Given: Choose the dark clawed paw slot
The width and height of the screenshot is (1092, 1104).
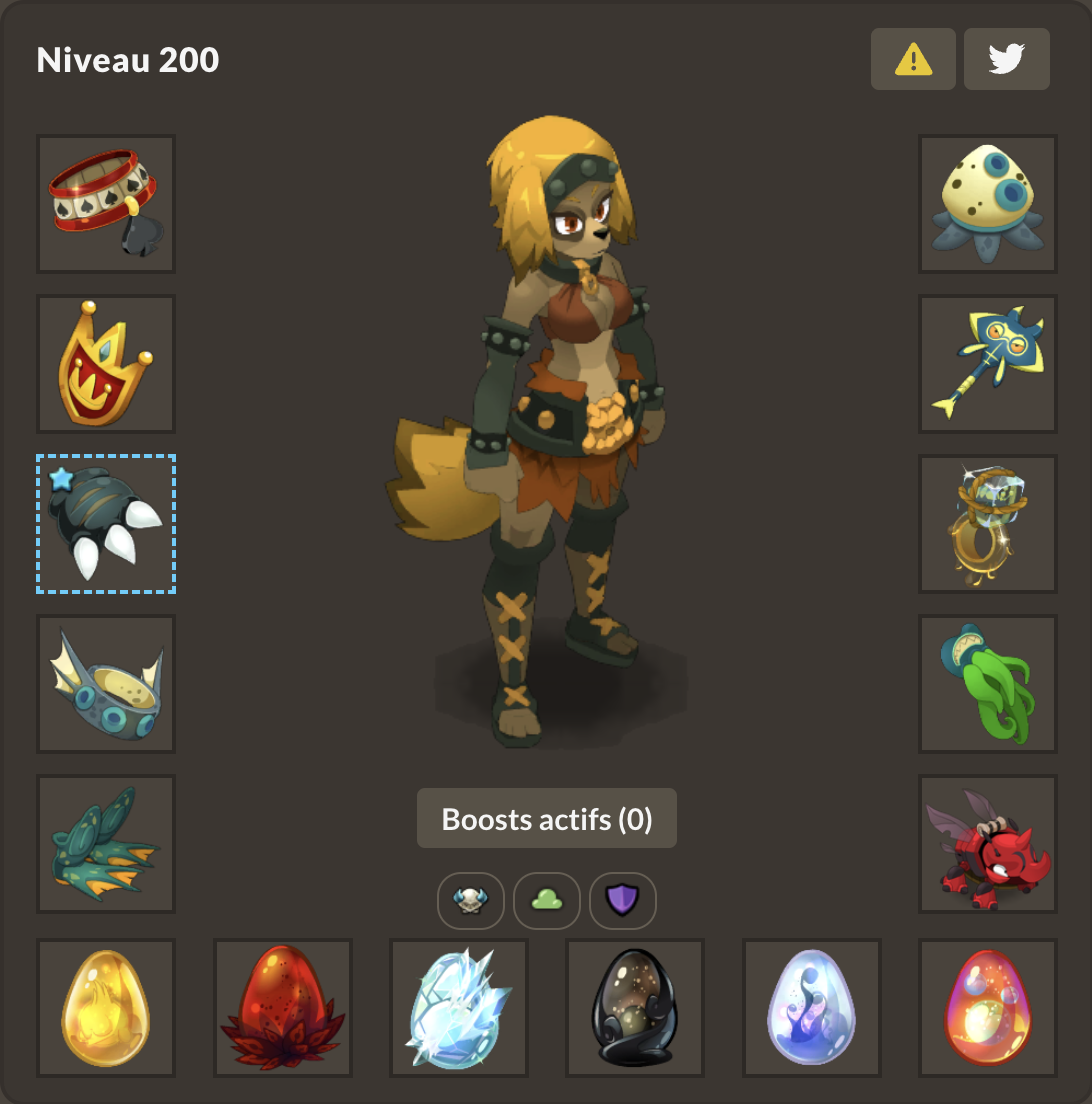Looking at the screenshot, I should pyautogui.click(x=106, y=524).
